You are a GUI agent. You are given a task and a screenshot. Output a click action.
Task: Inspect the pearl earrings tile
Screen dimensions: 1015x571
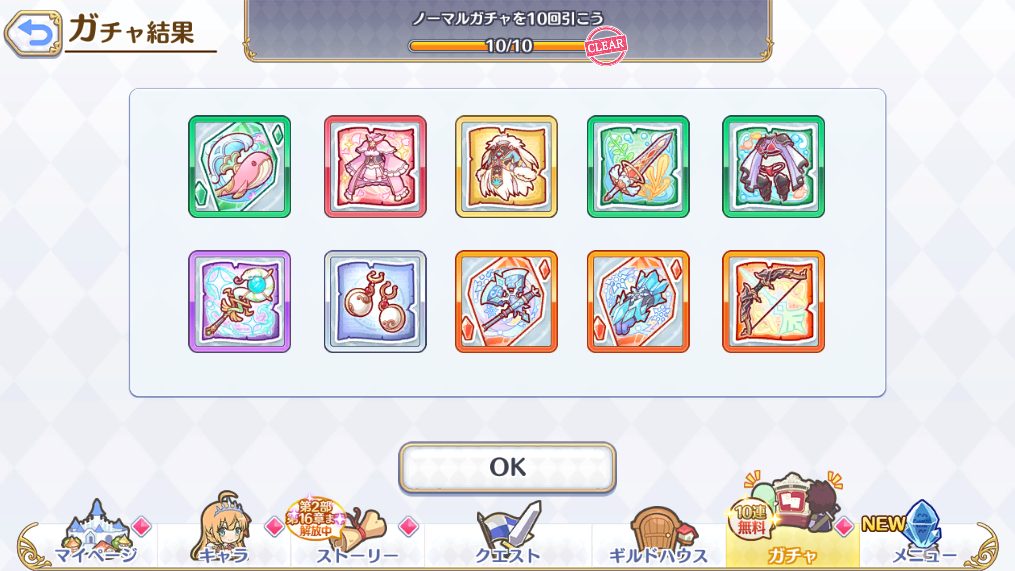(x=375, y=301)
